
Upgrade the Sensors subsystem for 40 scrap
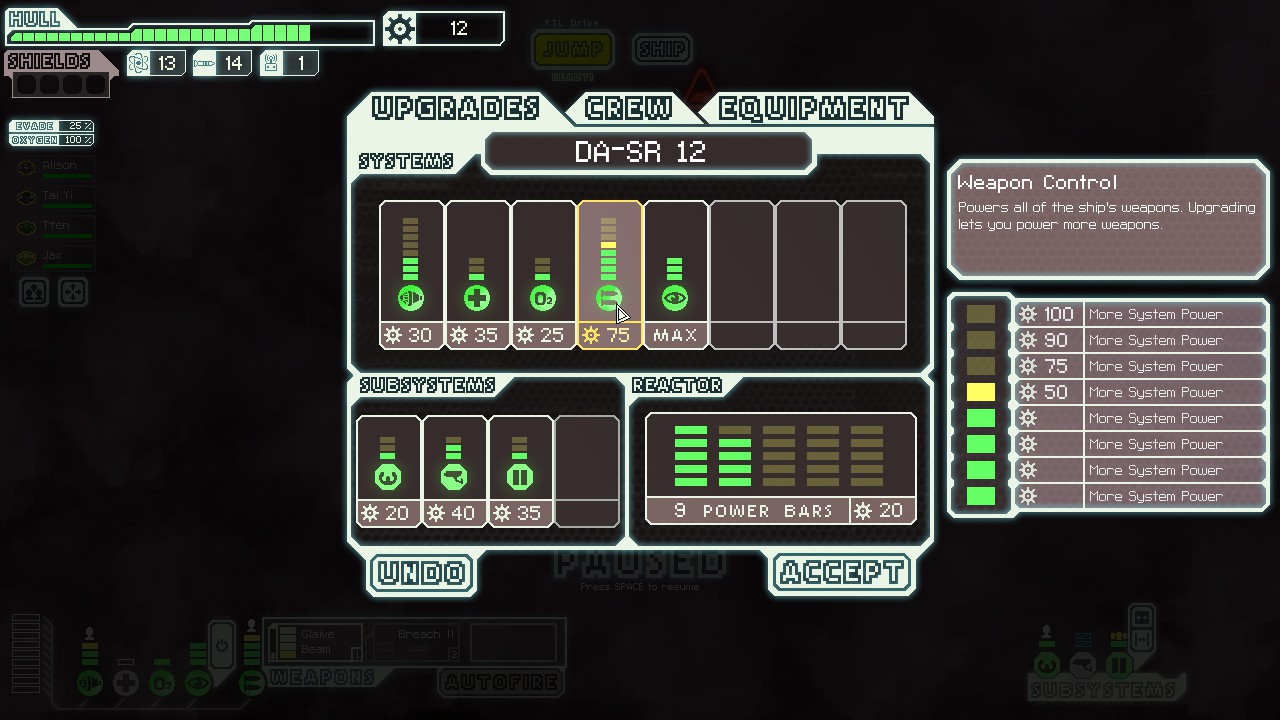[x=454, y=471]
